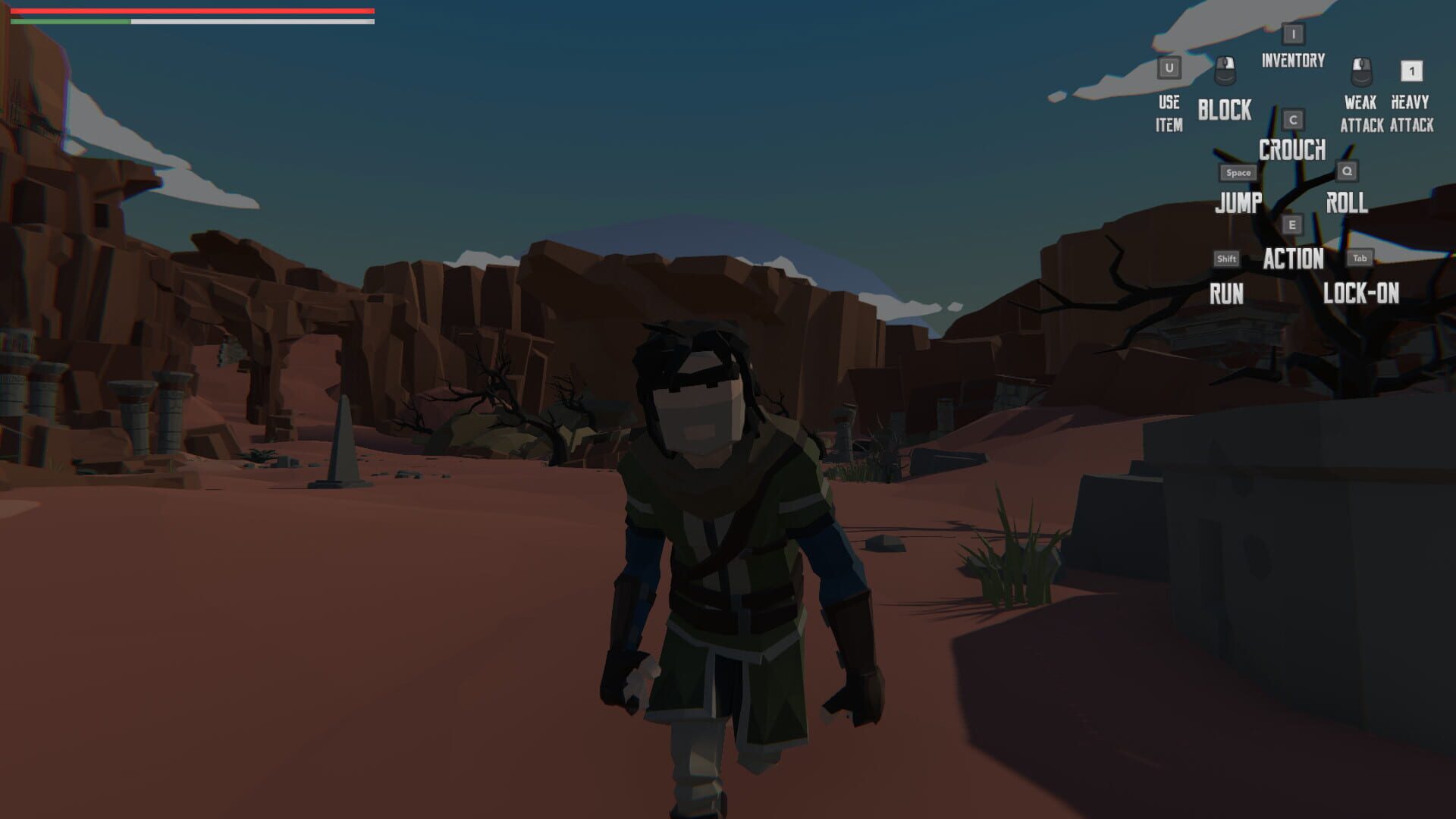This screenshot has width=1456, height=819.
Task: Click the 1 key icon for Heavy Attack
Action: click(x=1412, y=70)
